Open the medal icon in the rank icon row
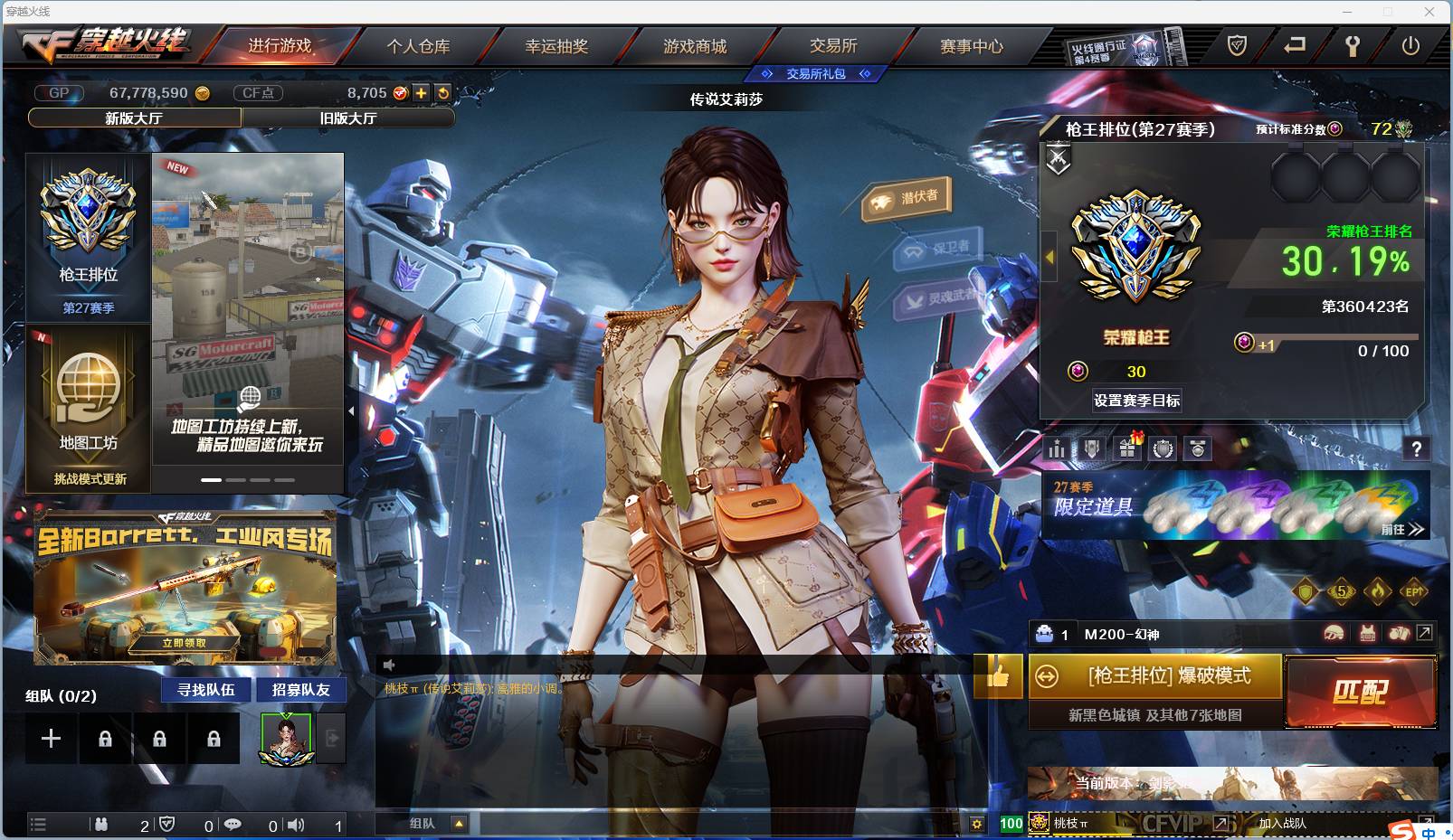 [1198, 448]
